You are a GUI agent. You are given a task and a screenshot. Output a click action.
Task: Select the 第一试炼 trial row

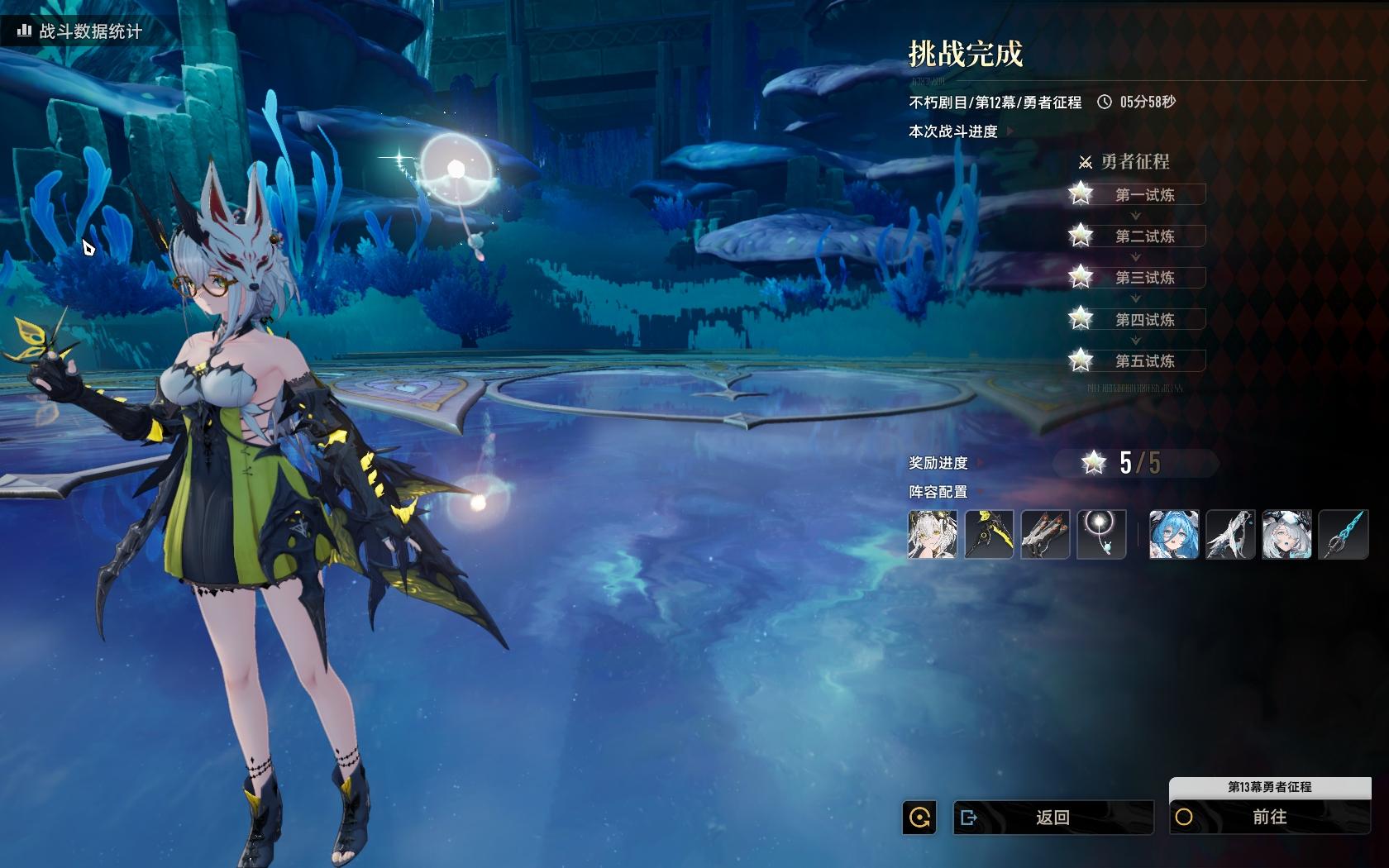pos(1144,195)
